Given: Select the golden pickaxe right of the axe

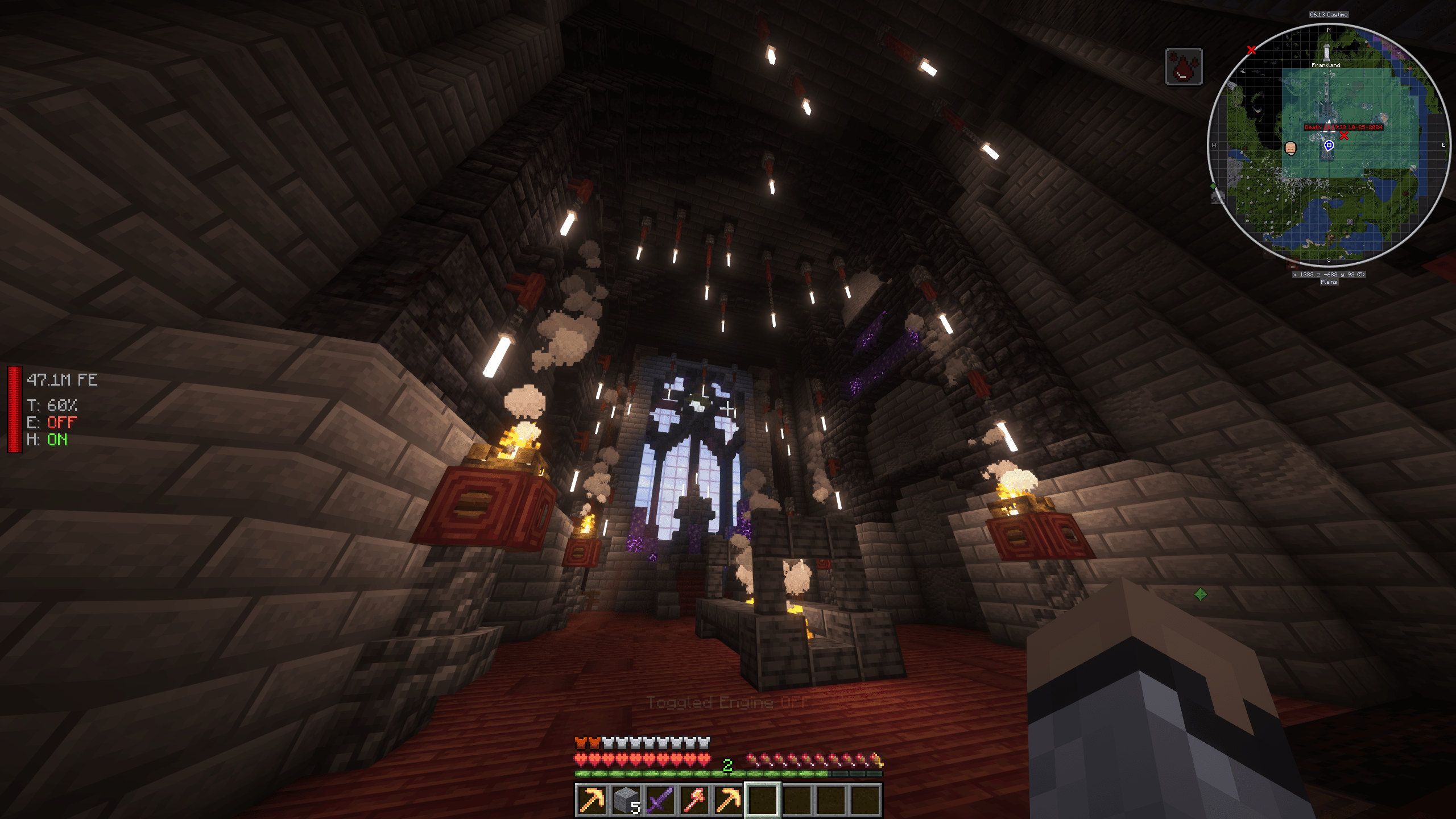Looking at the screenshot, I should 728,800.
